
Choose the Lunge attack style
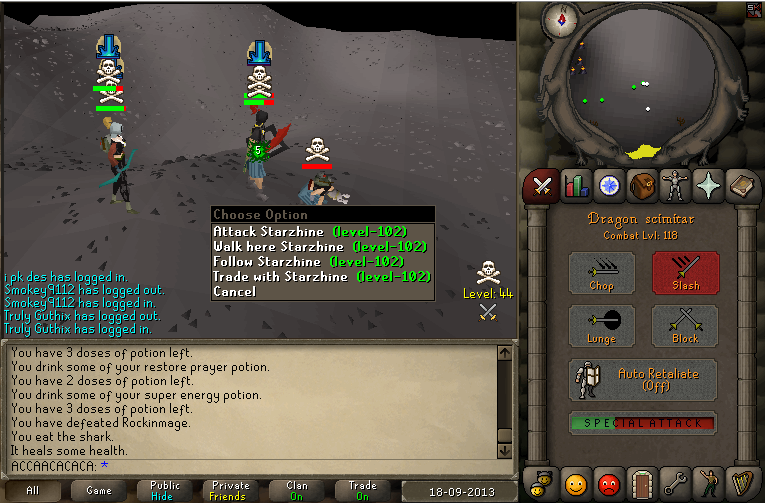602,327
